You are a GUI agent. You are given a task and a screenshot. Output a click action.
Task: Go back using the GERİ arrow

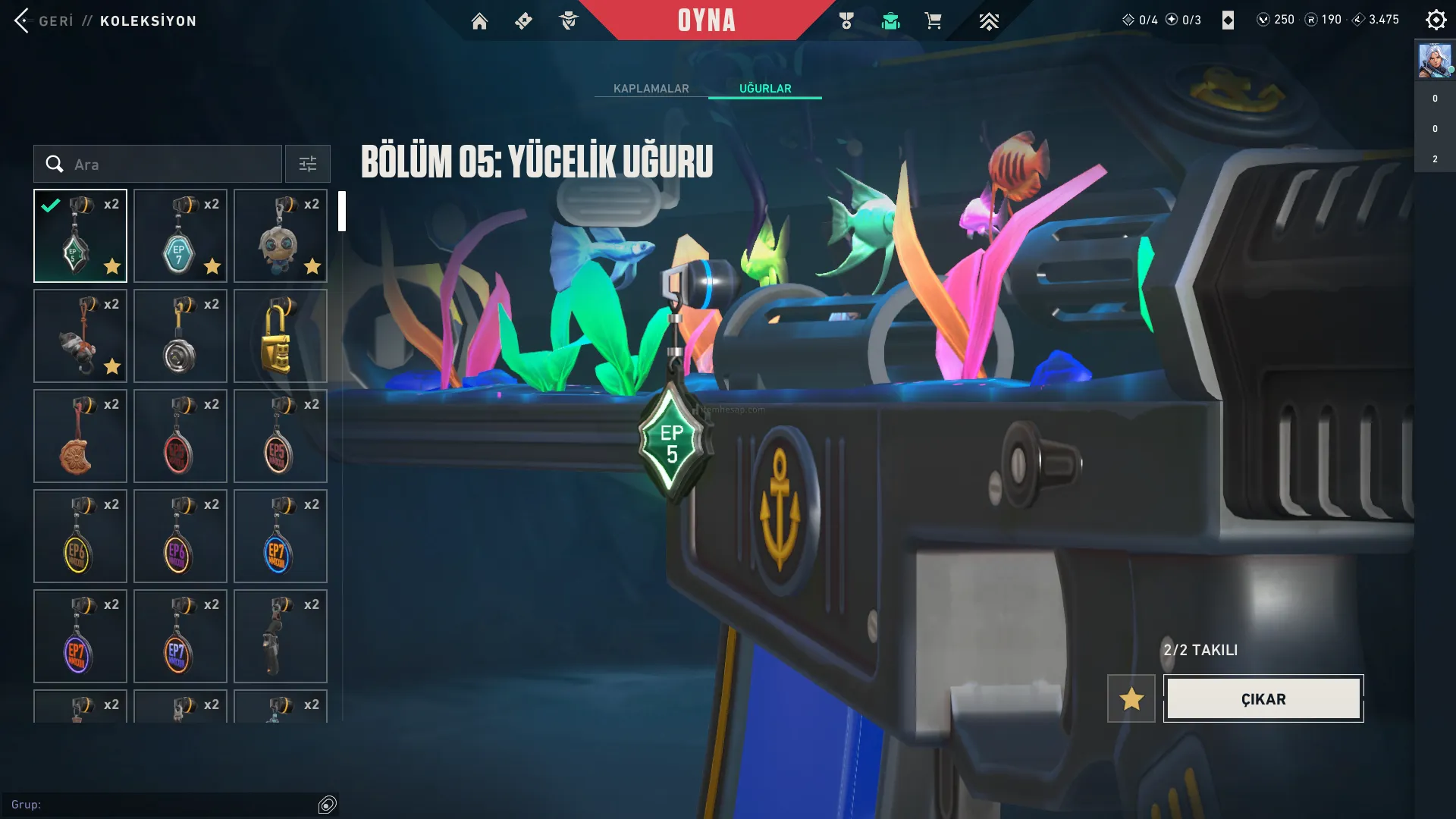[x=23, y=20]
